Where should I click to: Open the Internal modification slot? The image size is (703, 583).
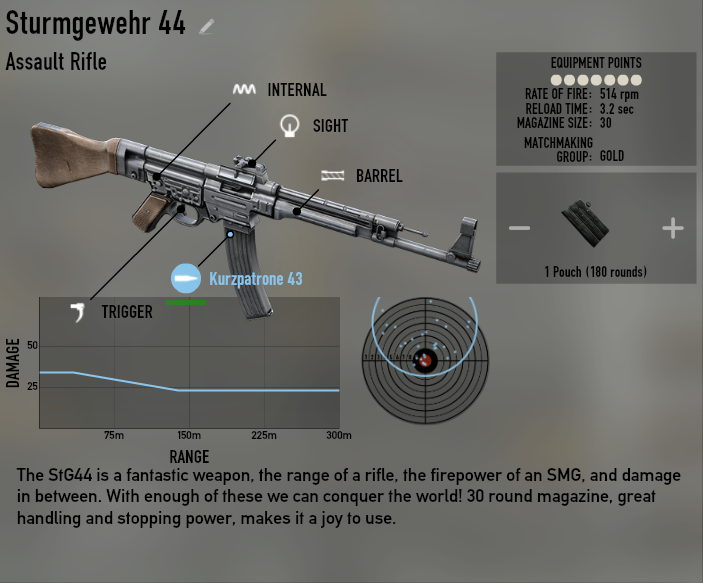pos(244,90)
